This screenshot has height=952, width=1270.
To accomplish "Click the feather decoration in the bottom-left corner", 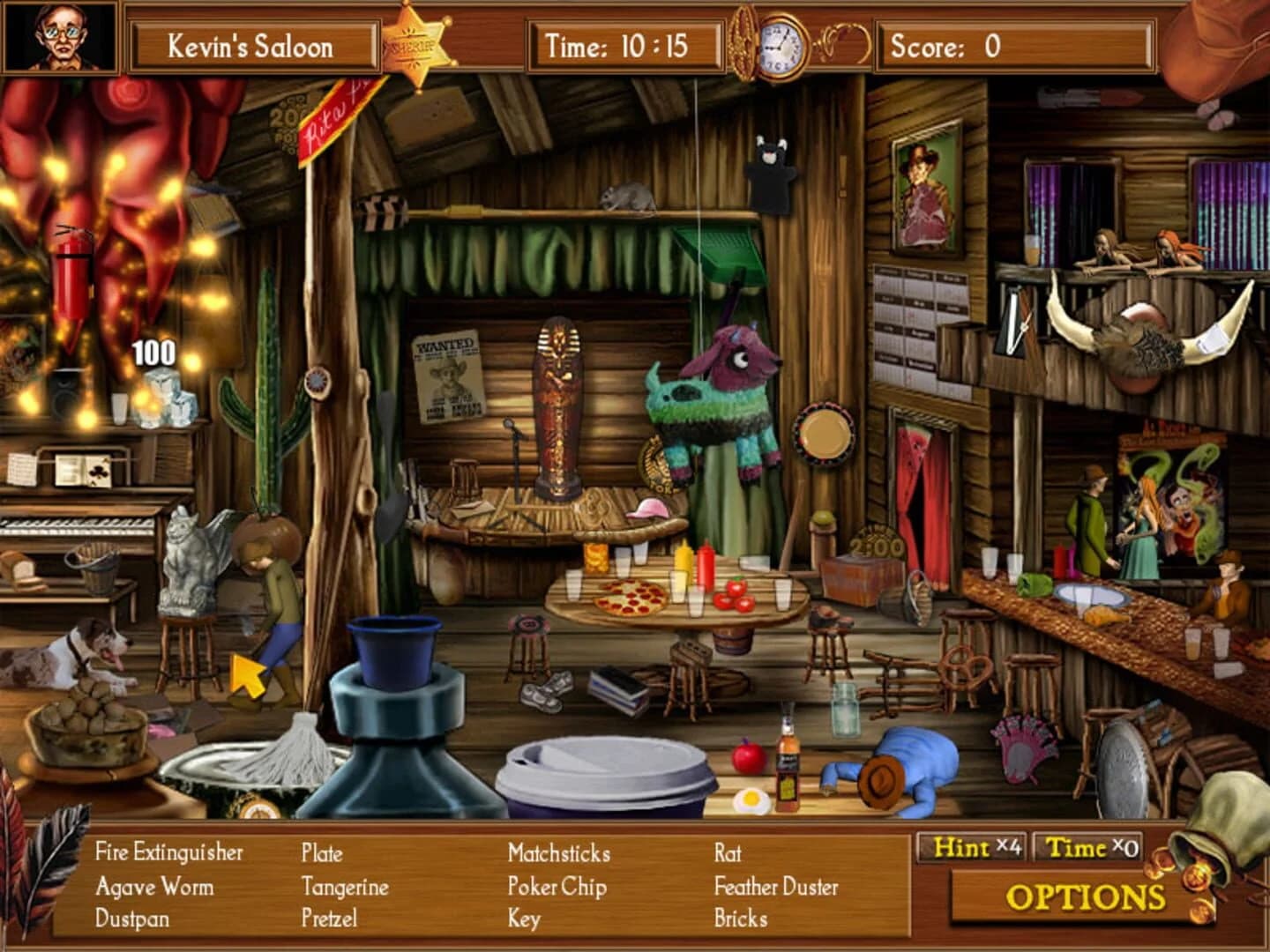I will click(49, 873).
